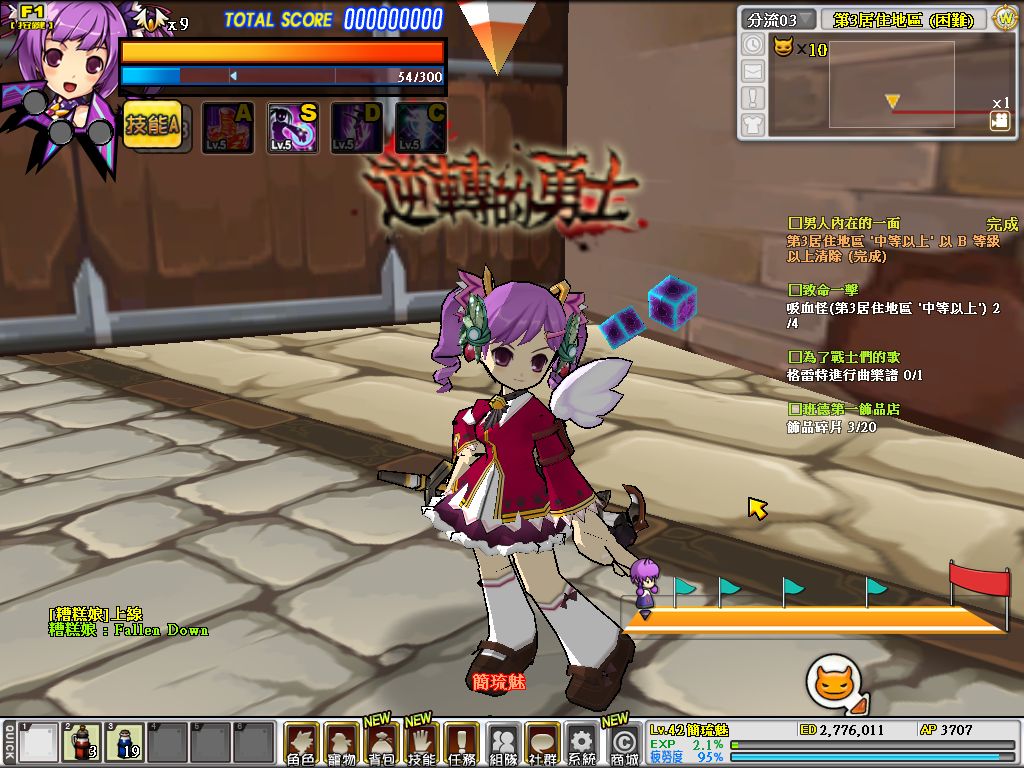Viewport: 1024px width, 768px height.
Task: Open the 分流03 channel dropdown
Action: (x=778, y=19)
